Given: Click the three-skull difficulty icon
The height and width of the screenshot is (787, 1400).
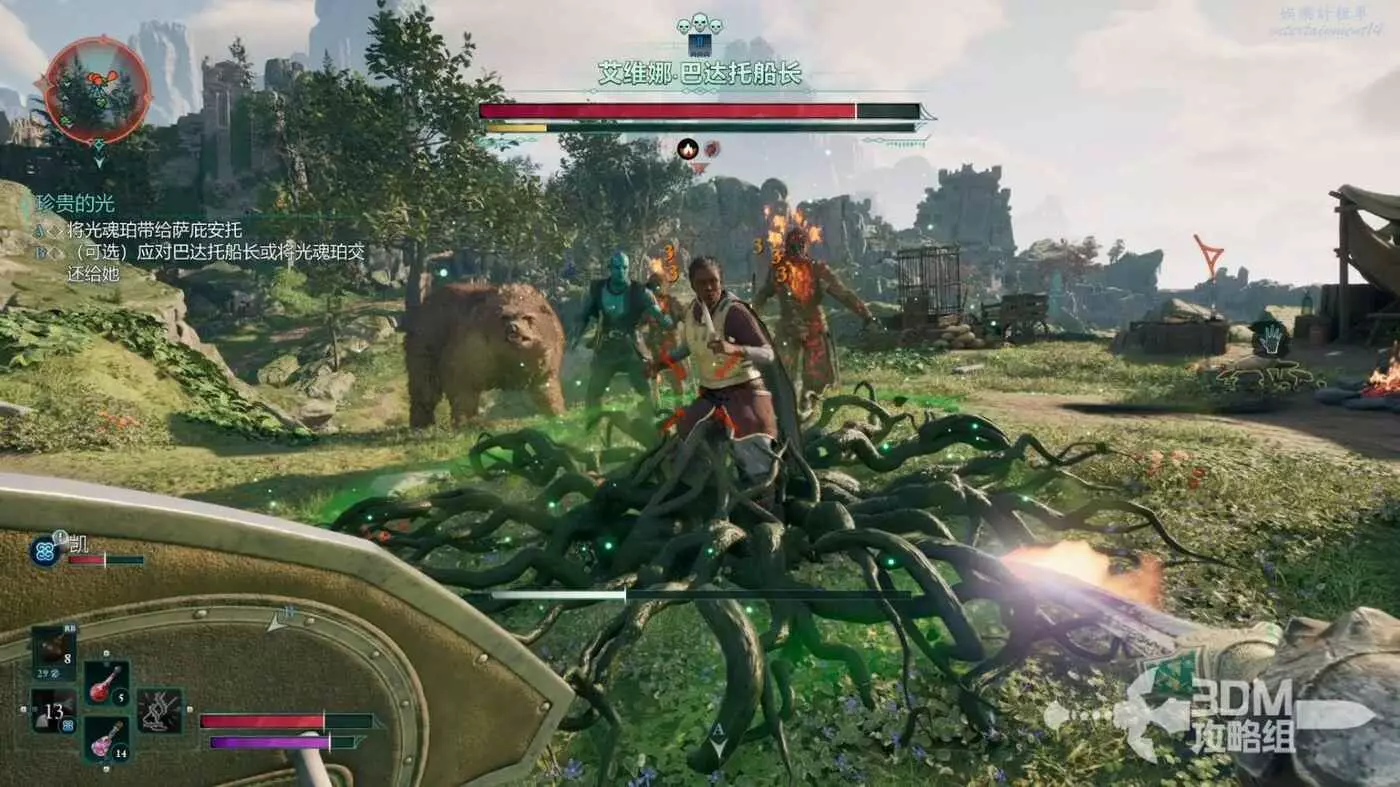Looking at the screenshot, I should (699, 24).
